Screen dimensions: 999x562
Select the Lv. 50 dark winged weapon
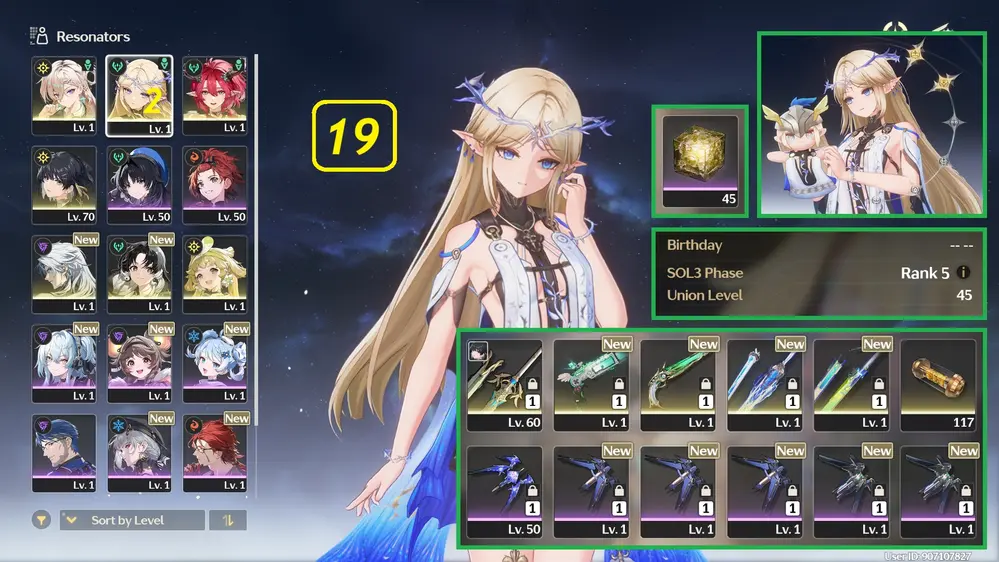tap(504, 491)
